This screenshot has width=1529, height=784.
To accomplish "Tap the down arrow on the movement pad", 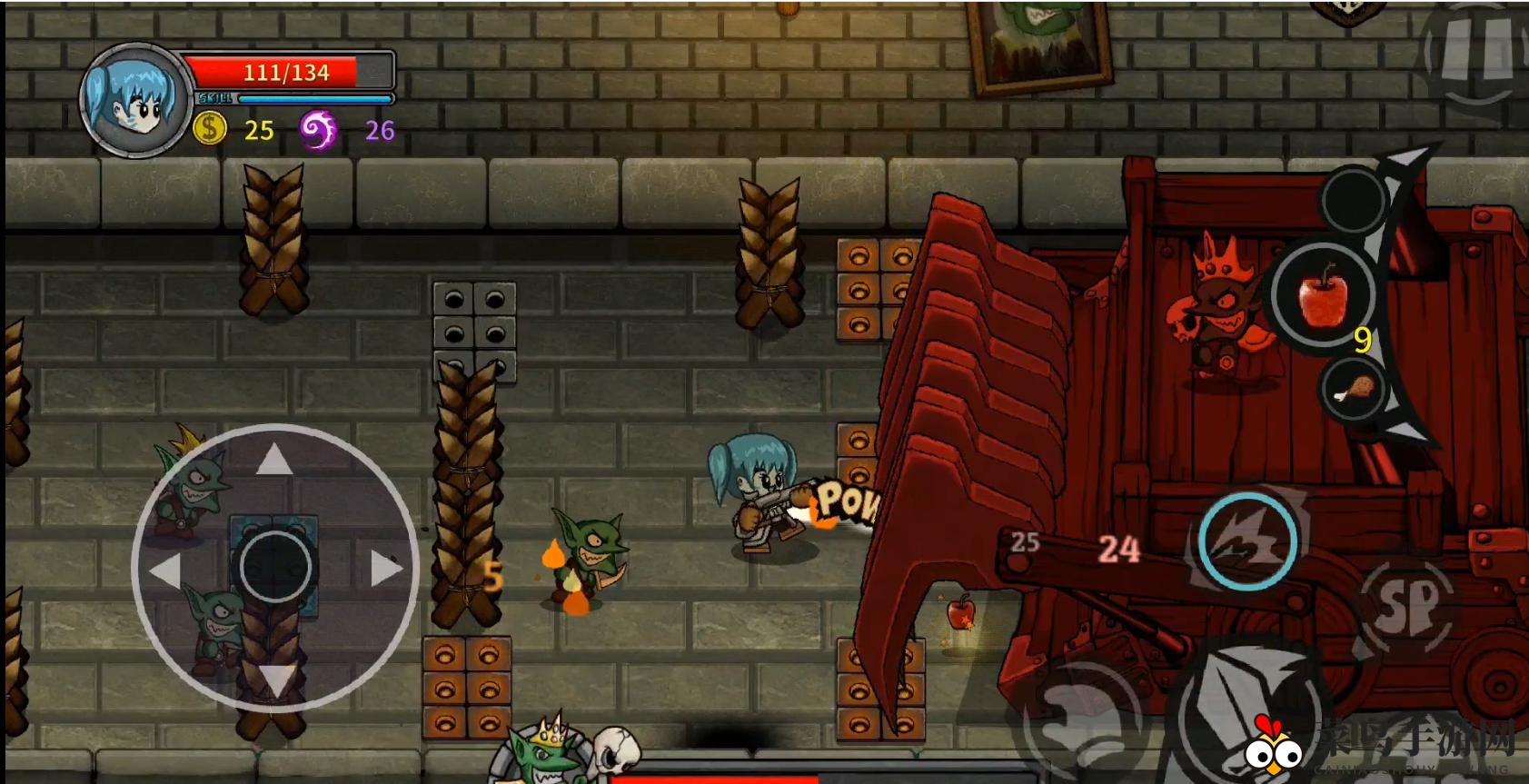I will (275, 680).
